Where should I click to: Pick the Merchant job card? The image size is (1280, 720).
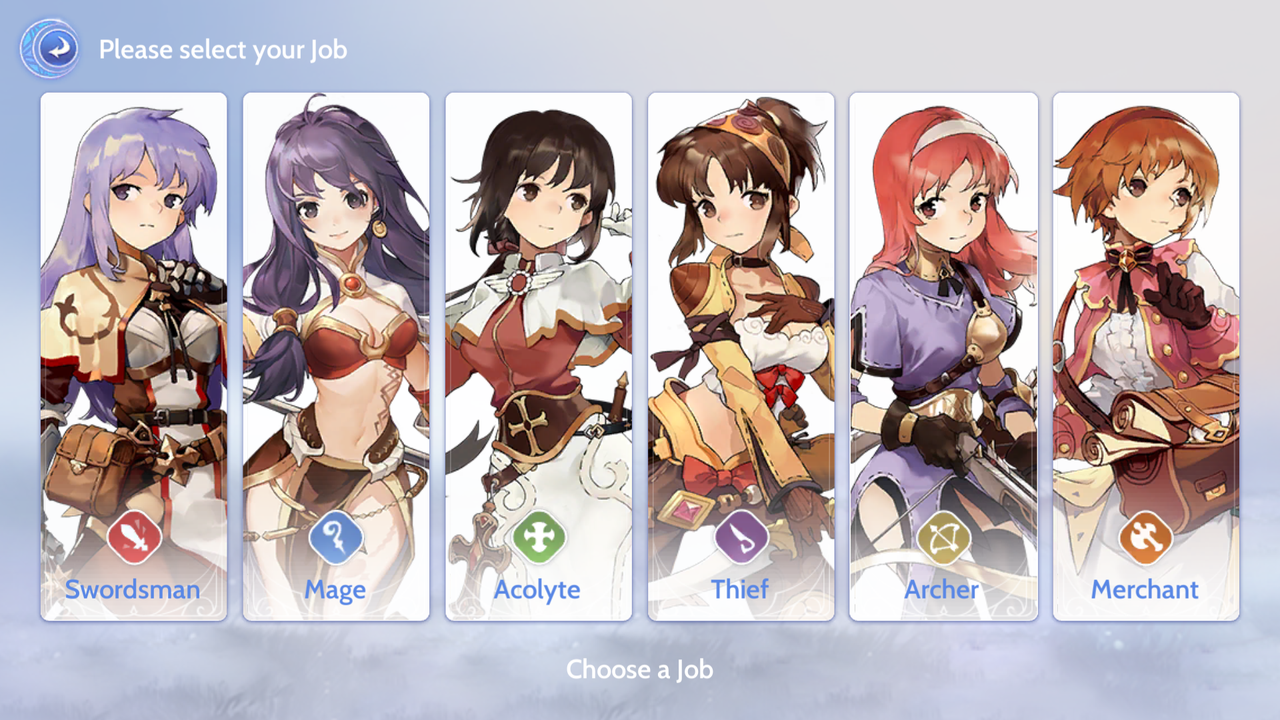(x=1145, y=356)
